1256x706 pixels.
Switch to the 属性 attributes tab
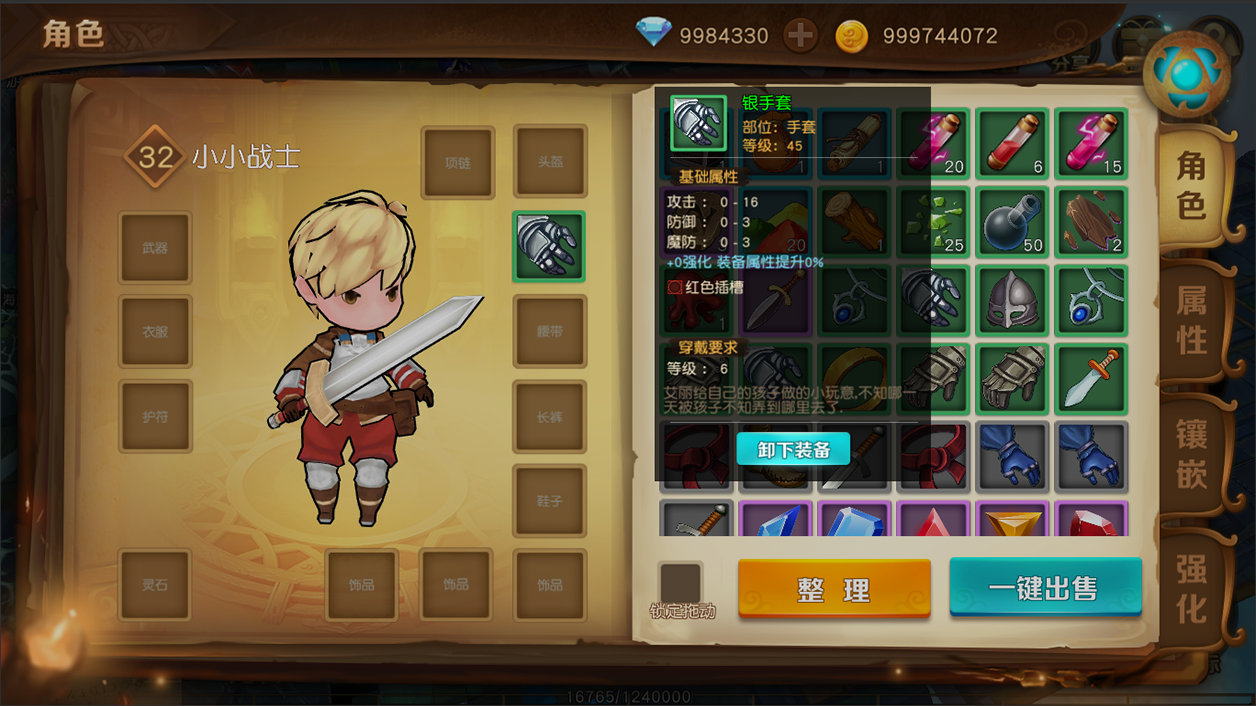[1191, 319]
